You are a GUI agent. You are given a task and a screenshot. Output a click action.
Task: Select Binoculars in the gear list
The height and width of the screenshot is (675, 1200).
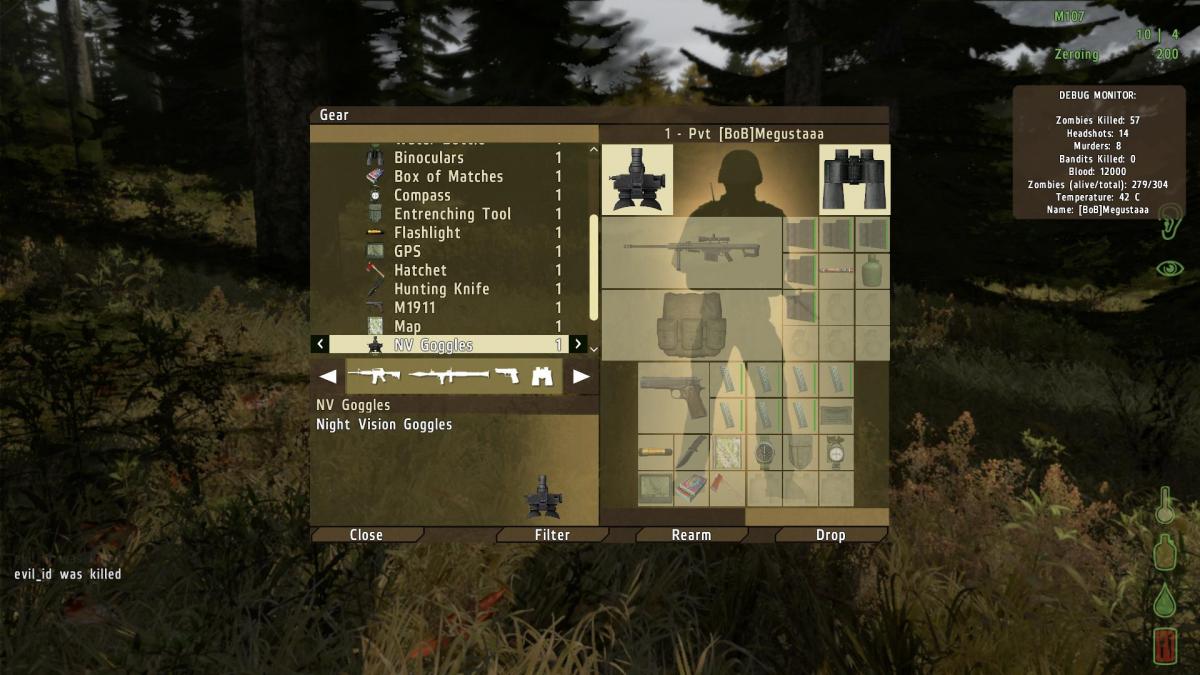(429, 158)
